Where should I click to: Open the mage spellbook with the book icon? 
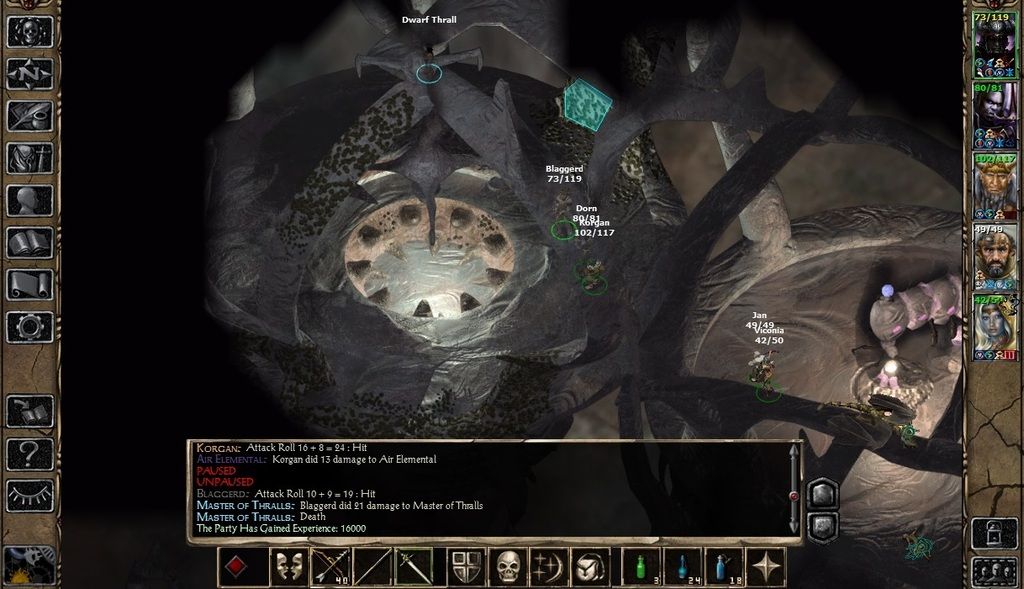(29, 242)
